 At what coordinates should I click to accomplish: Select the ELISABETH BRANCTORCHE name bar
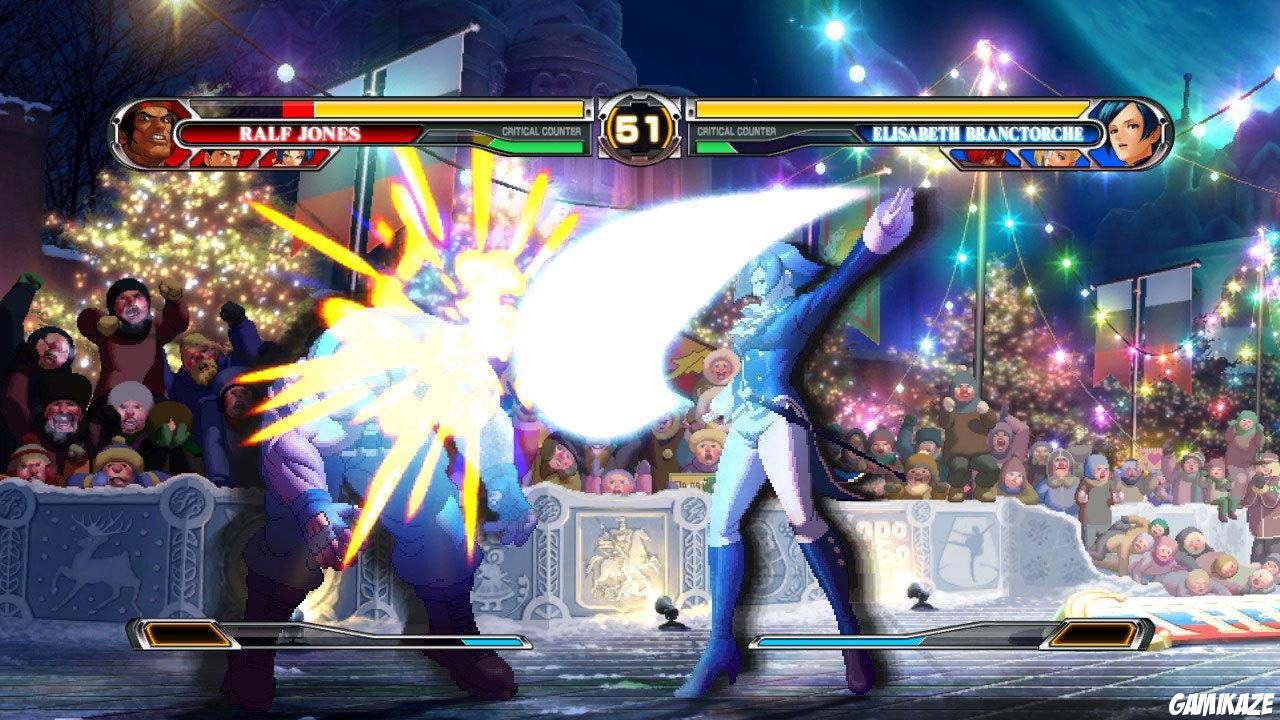click(x=980, y=131)
